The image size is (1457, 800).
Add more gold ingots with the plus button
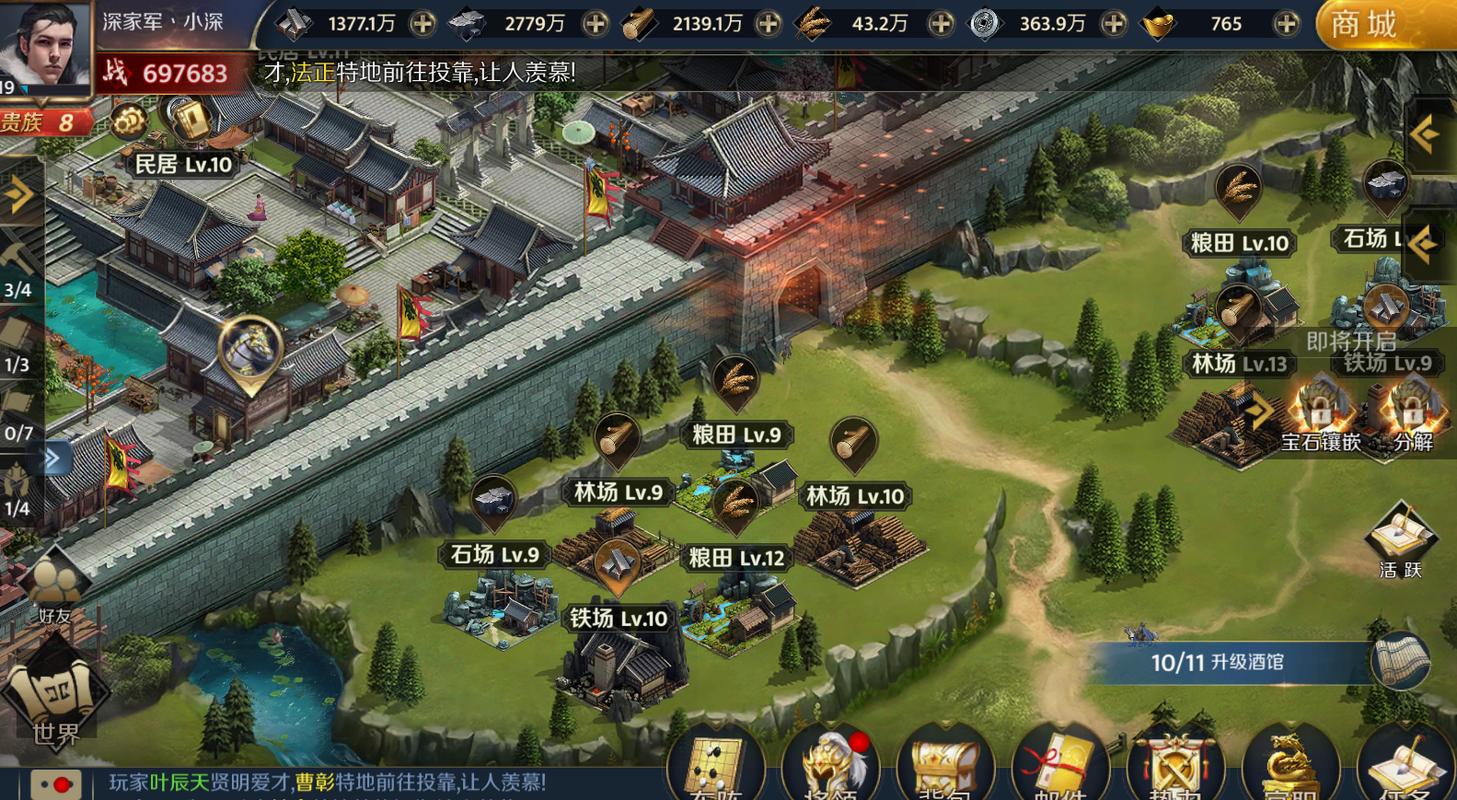(x=1287, y=23)
